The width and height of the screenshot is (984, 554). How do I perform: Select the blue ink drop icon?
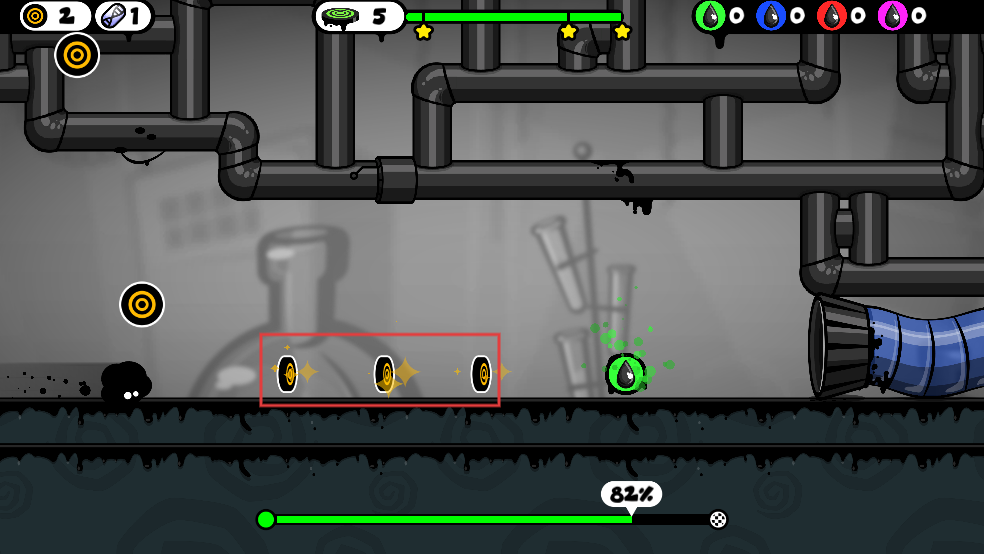coord(771,16)
